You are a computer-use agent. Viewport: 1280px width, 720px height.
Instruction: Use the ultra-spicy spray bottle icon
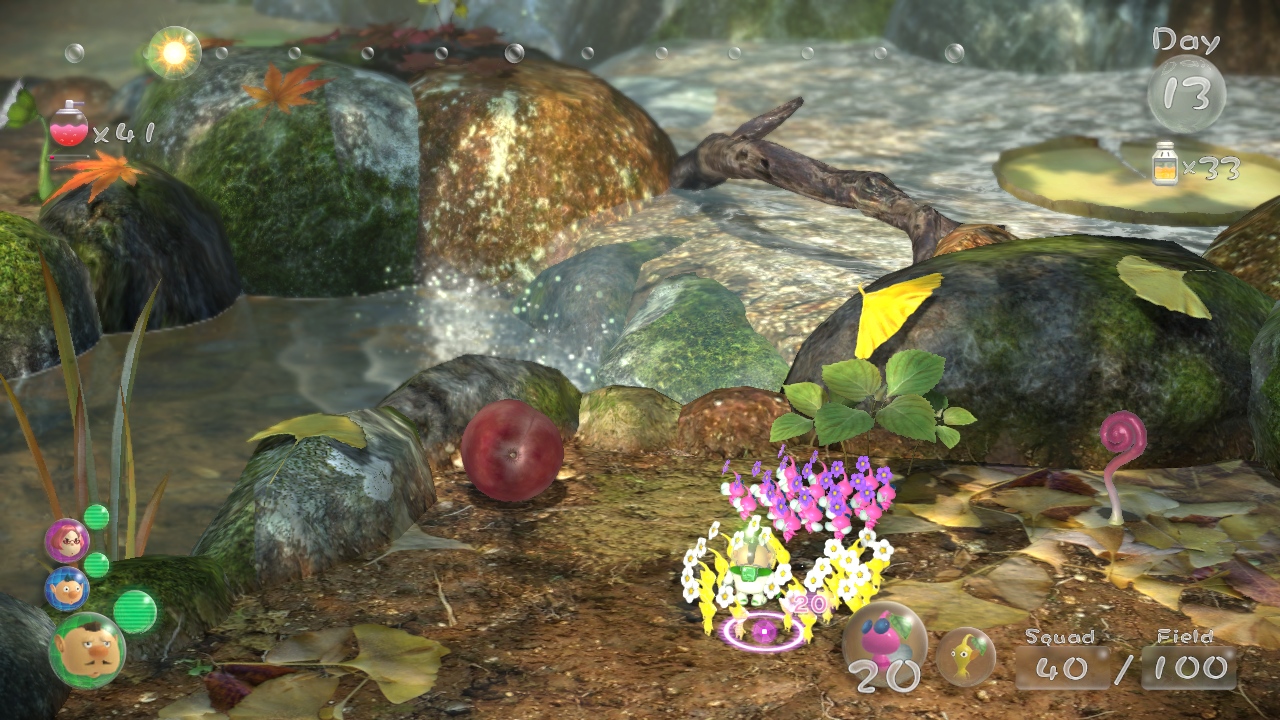click(x=69, y=126)
